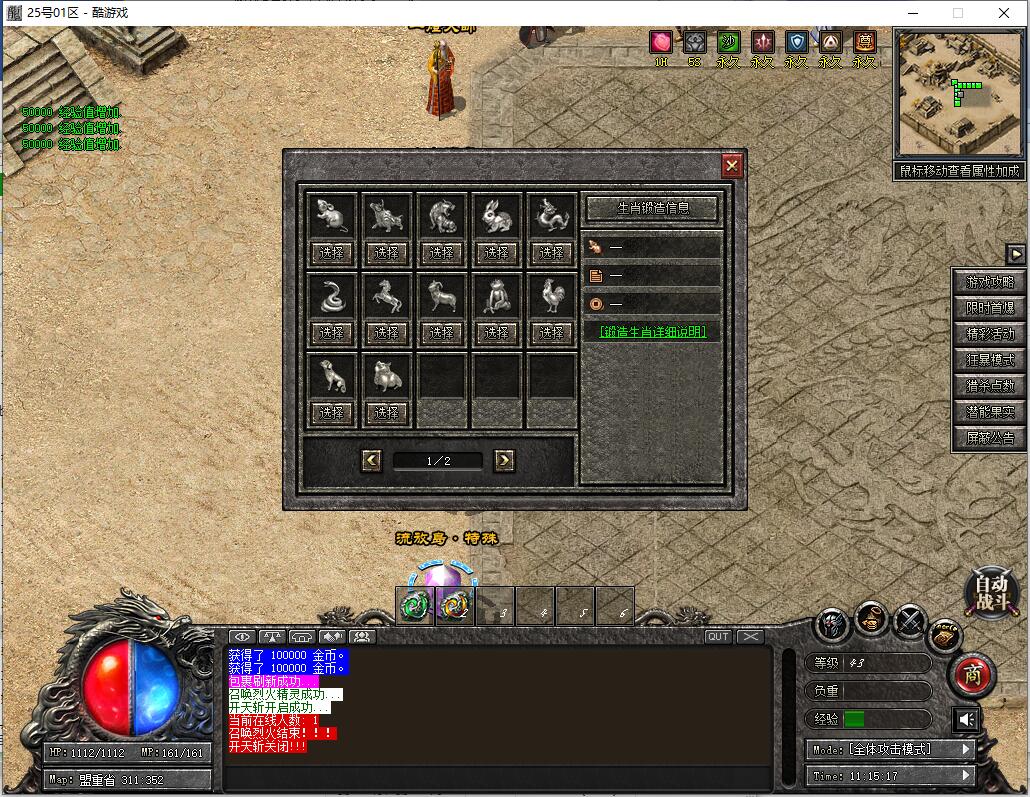The height and width of the screenshot is (797, 1030).
Task: Close the zodiac forging window
Action: (x=732, y=166)
